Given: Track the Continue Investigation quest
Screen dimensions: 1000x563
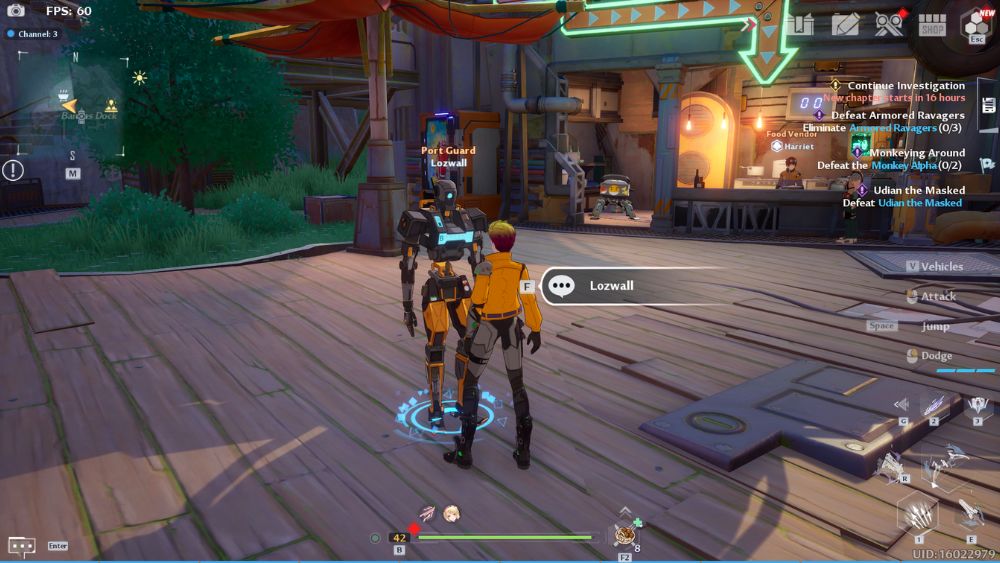Looking at the screenshot, I should point(905,86).
